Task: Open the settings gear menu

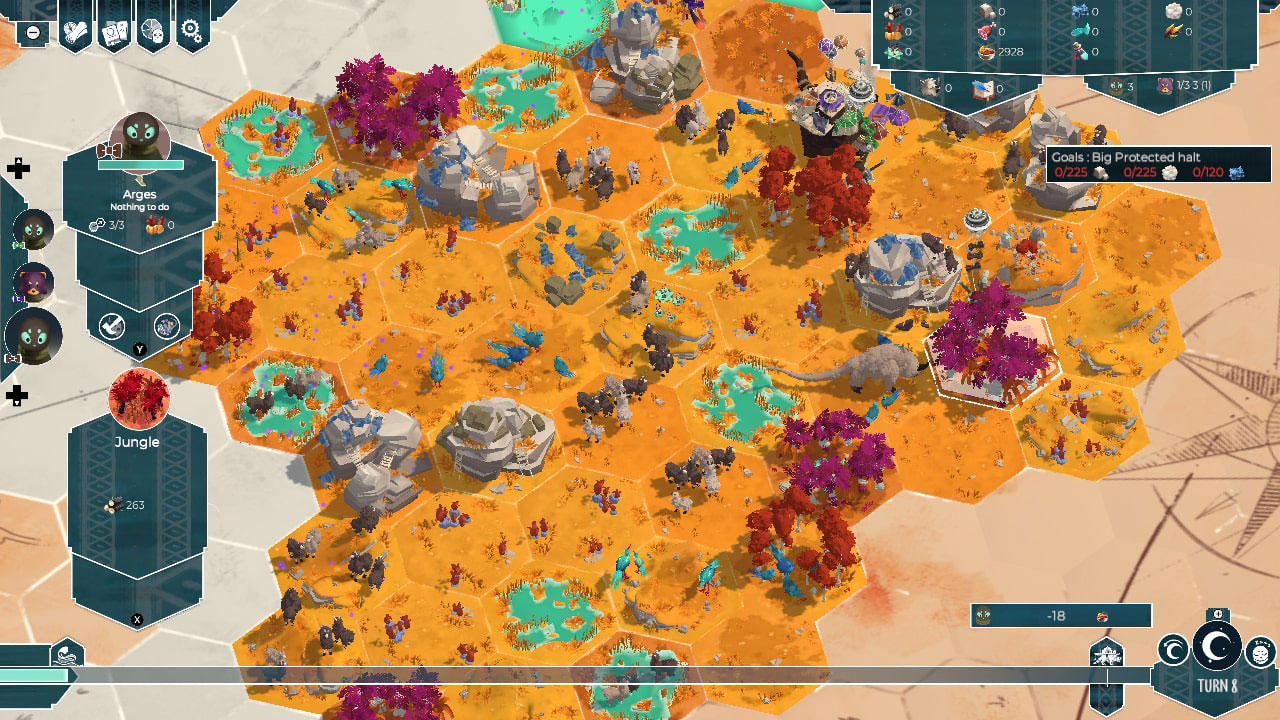Action: [190, 28]
